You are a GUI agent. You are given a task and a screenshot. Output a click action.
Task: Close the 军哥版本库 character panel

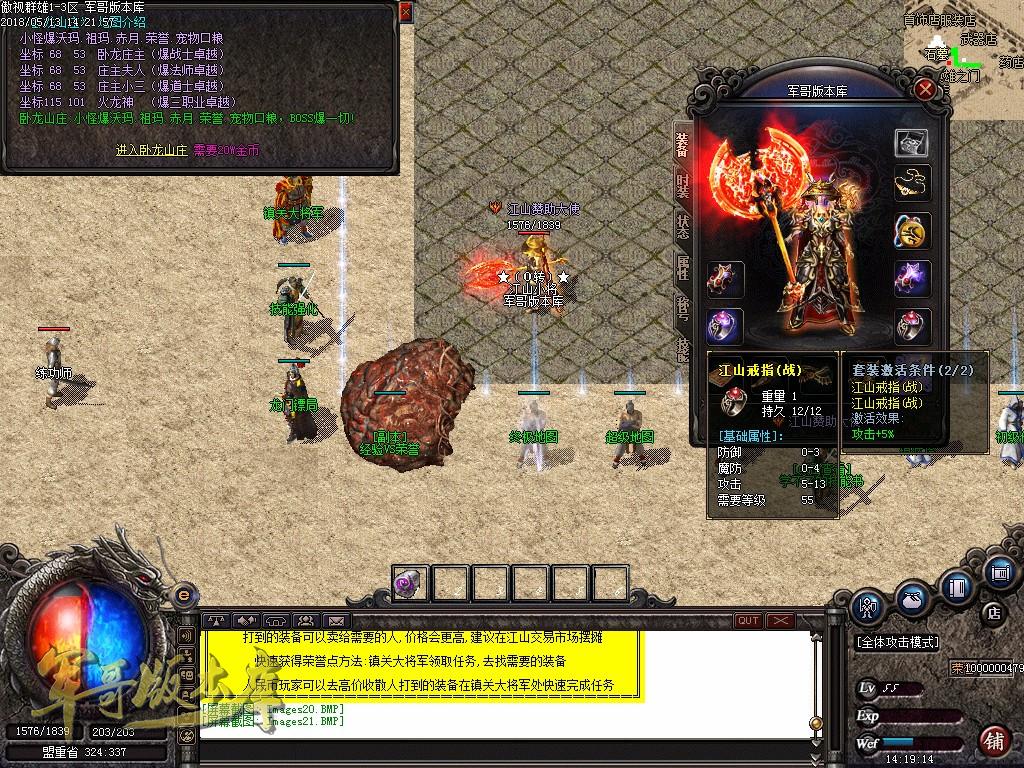926,89
